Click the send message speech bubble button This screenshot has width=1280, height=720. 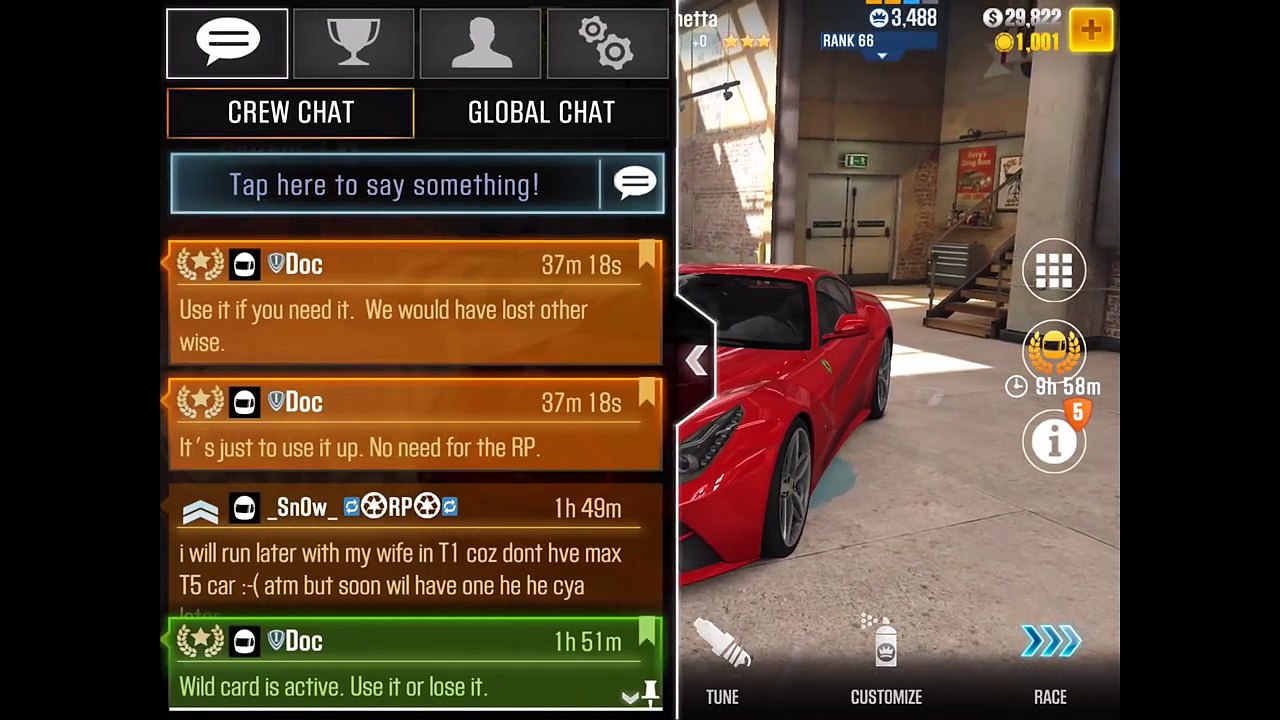click(x=634, y=184)
